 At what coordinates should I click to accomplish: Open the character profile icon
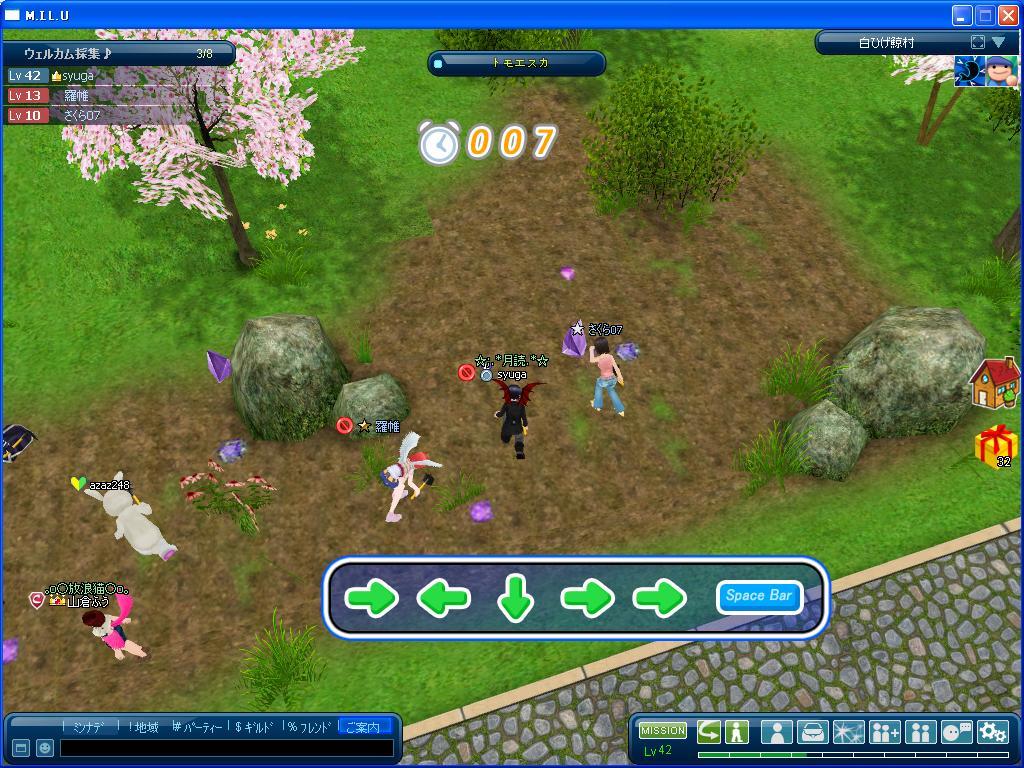pyautogui.click(x=776, y=732)
